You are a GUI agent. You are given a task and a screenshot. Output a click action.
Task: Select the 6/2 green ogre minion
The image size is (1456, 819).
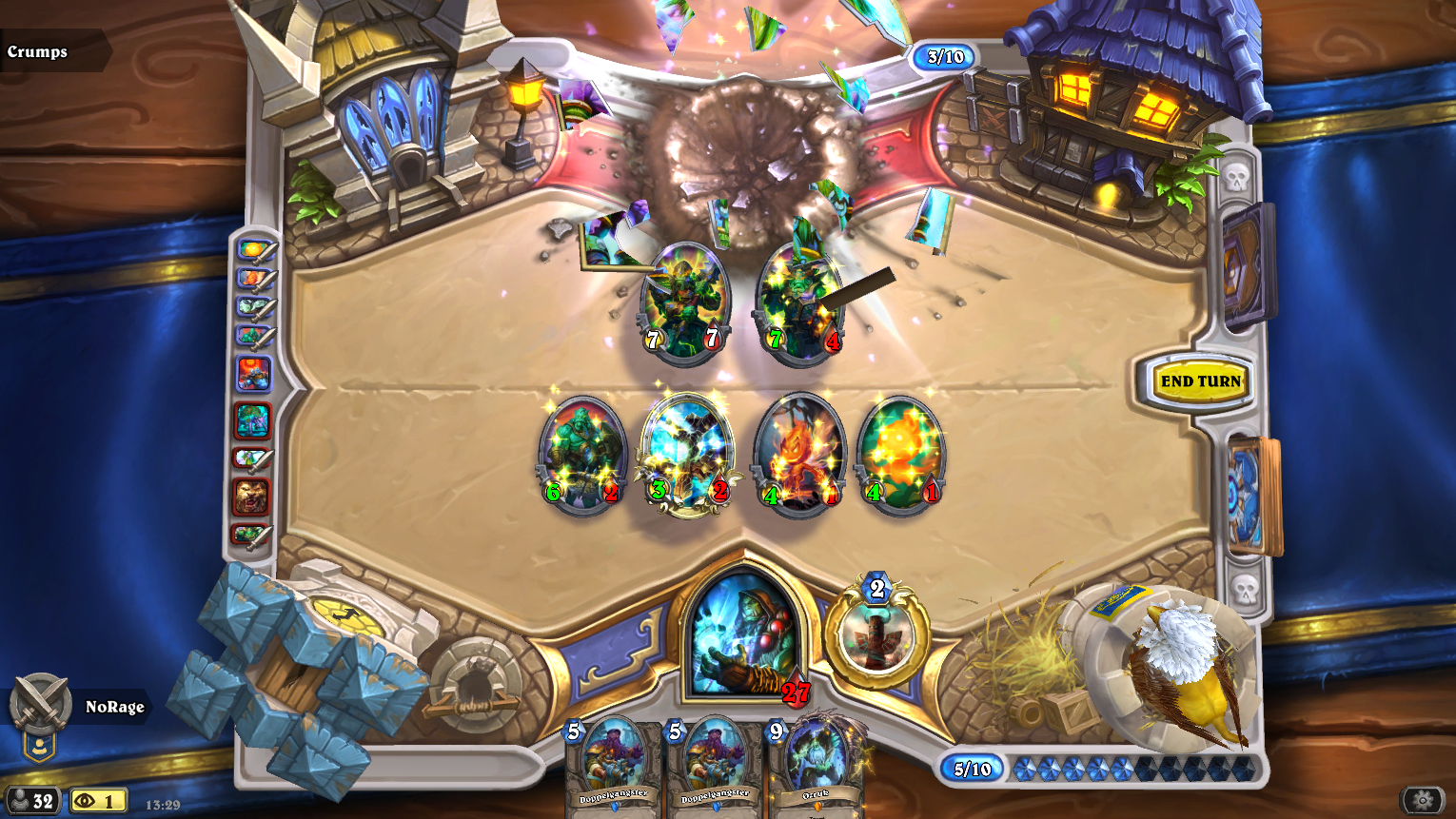(x=582, y=454)
